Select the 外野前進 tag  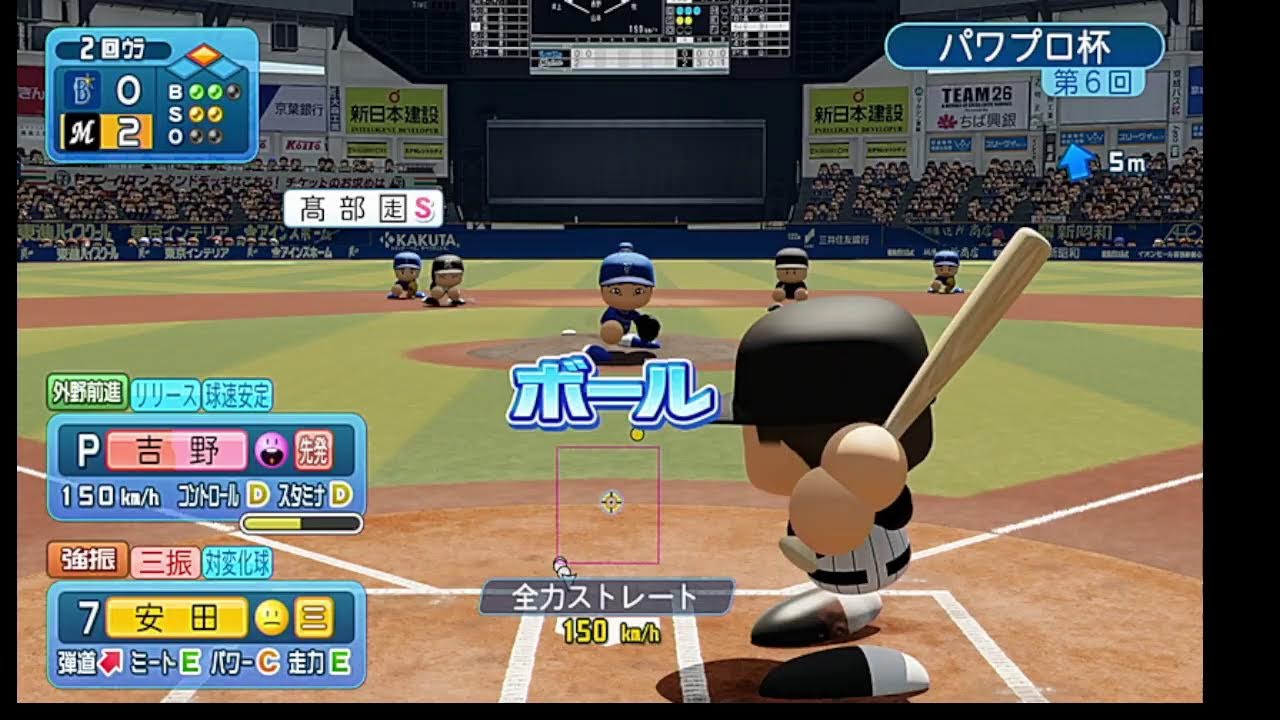coord(87,393)
